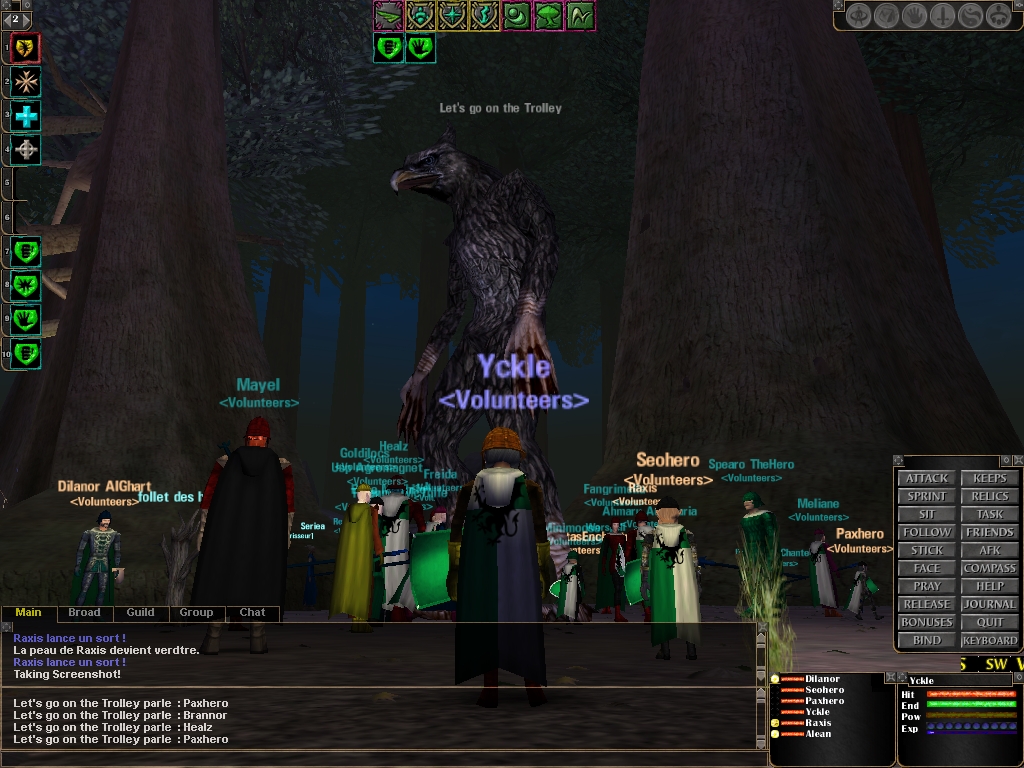Show the RELICS status
1024x768 pixels.
989,496
